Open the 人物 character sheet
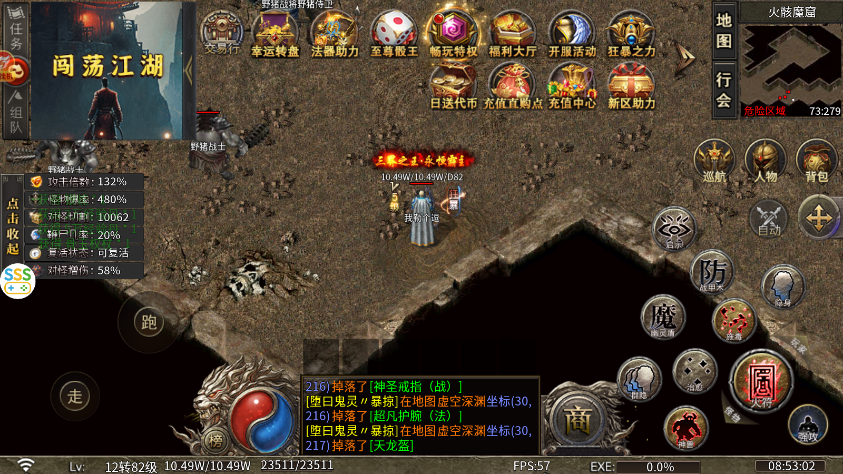This screenshot has width=843, height=474. [765, 161]
